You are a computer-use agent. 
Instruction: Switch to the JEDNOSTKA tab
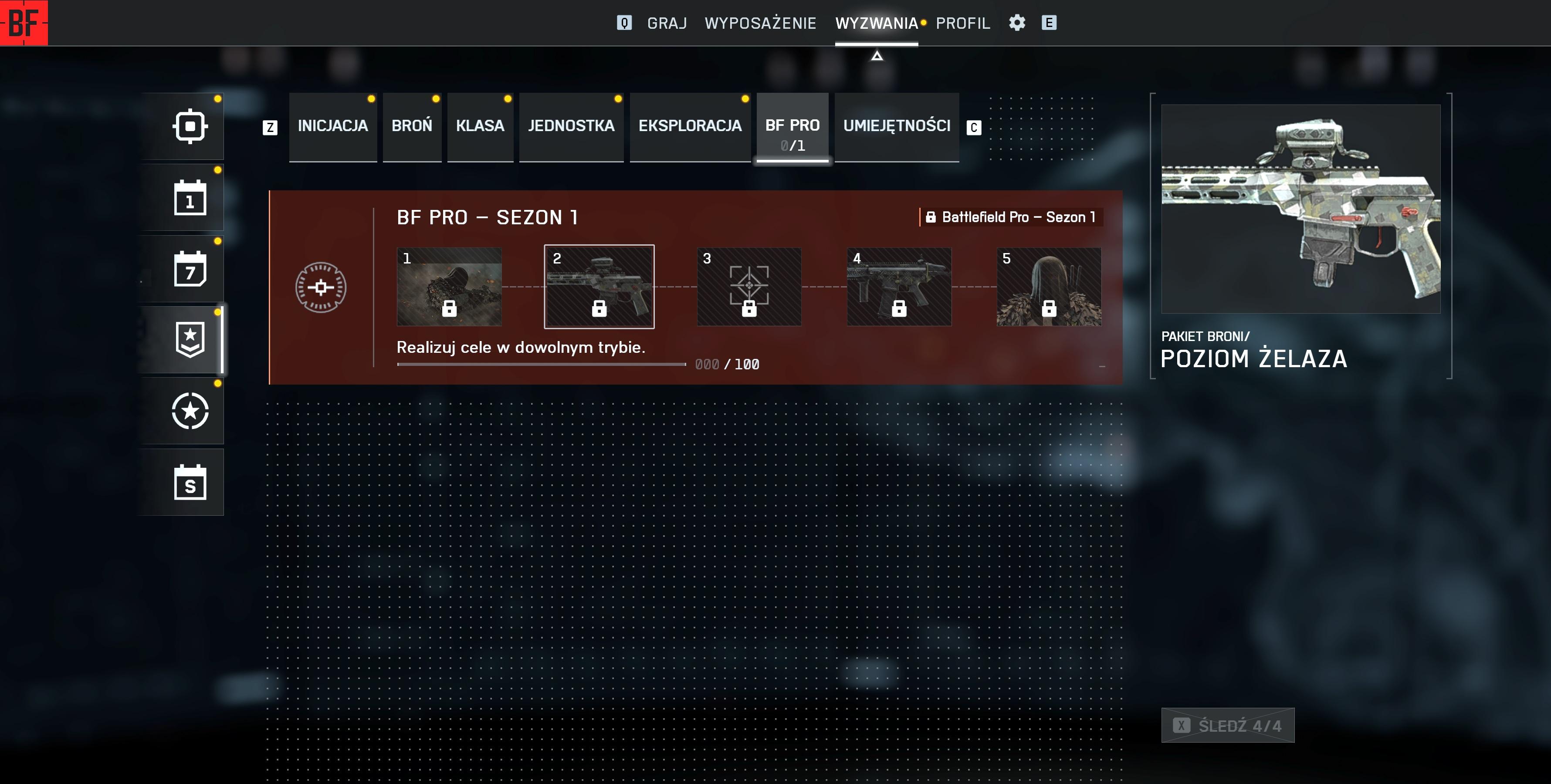click(571, 126)
